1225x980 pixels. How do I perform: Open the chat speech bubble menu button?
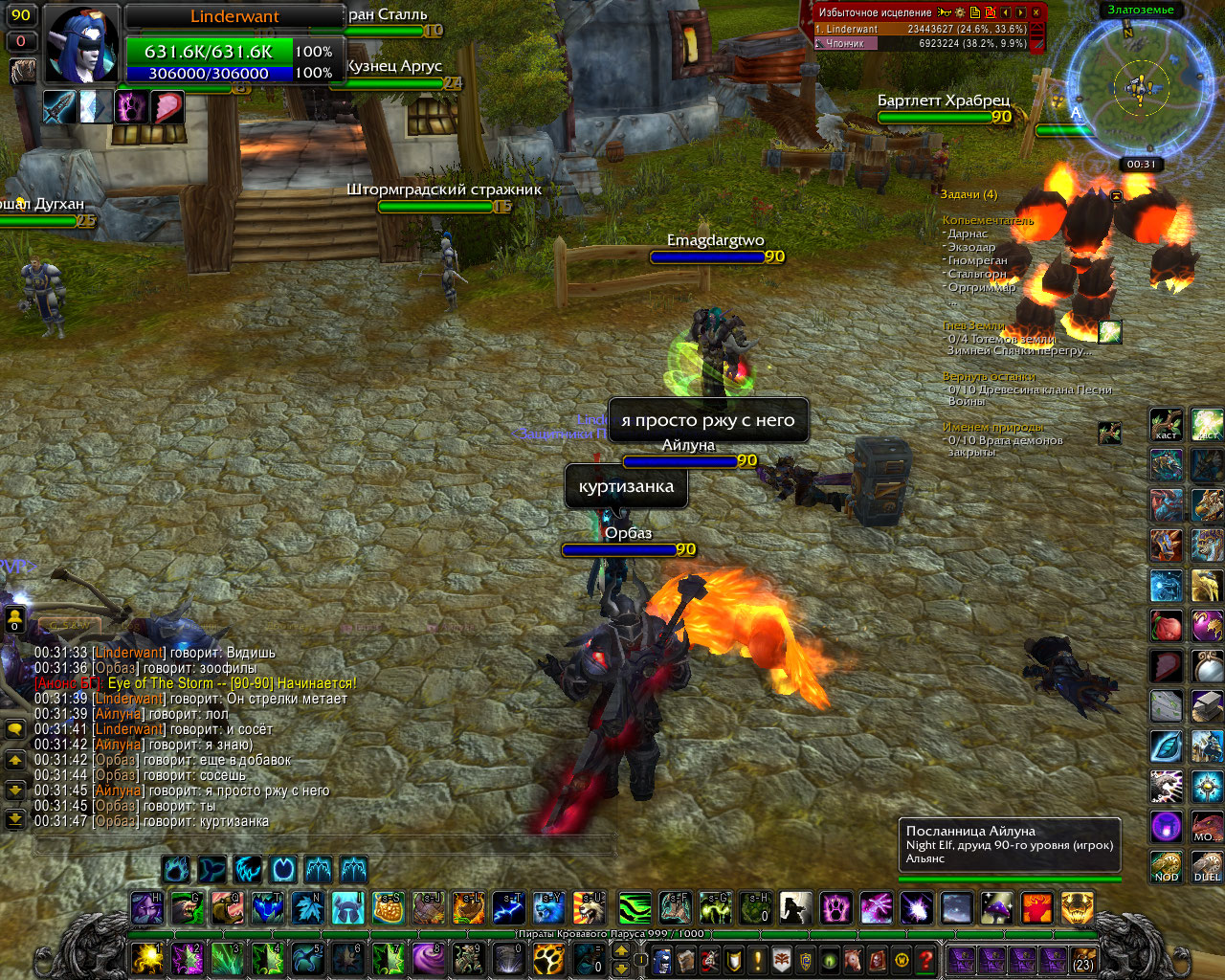coord(15,729)
